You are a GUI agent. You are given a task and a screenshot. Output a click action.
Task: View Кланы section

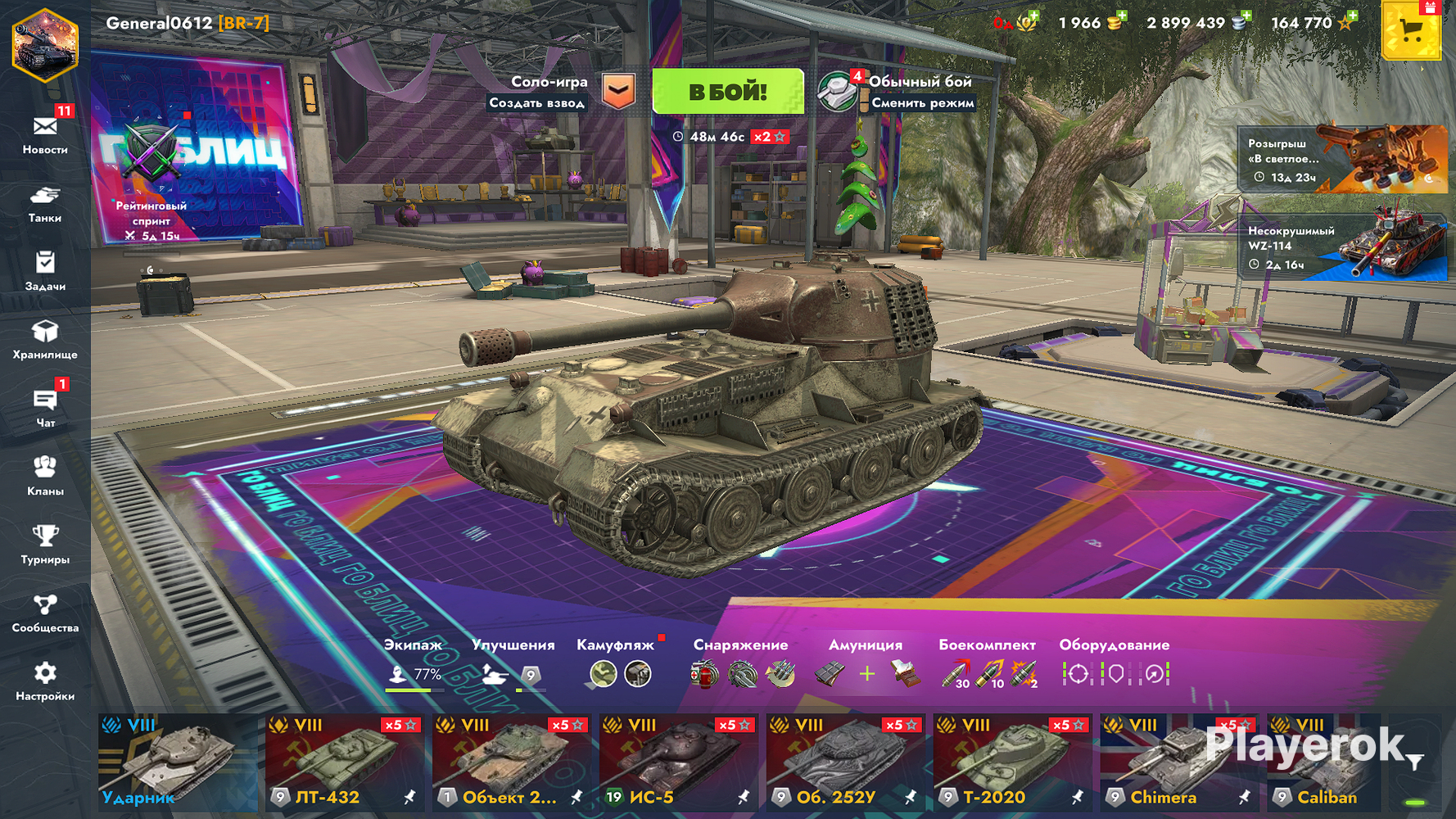pyautogui.click(x=45, y=476)
